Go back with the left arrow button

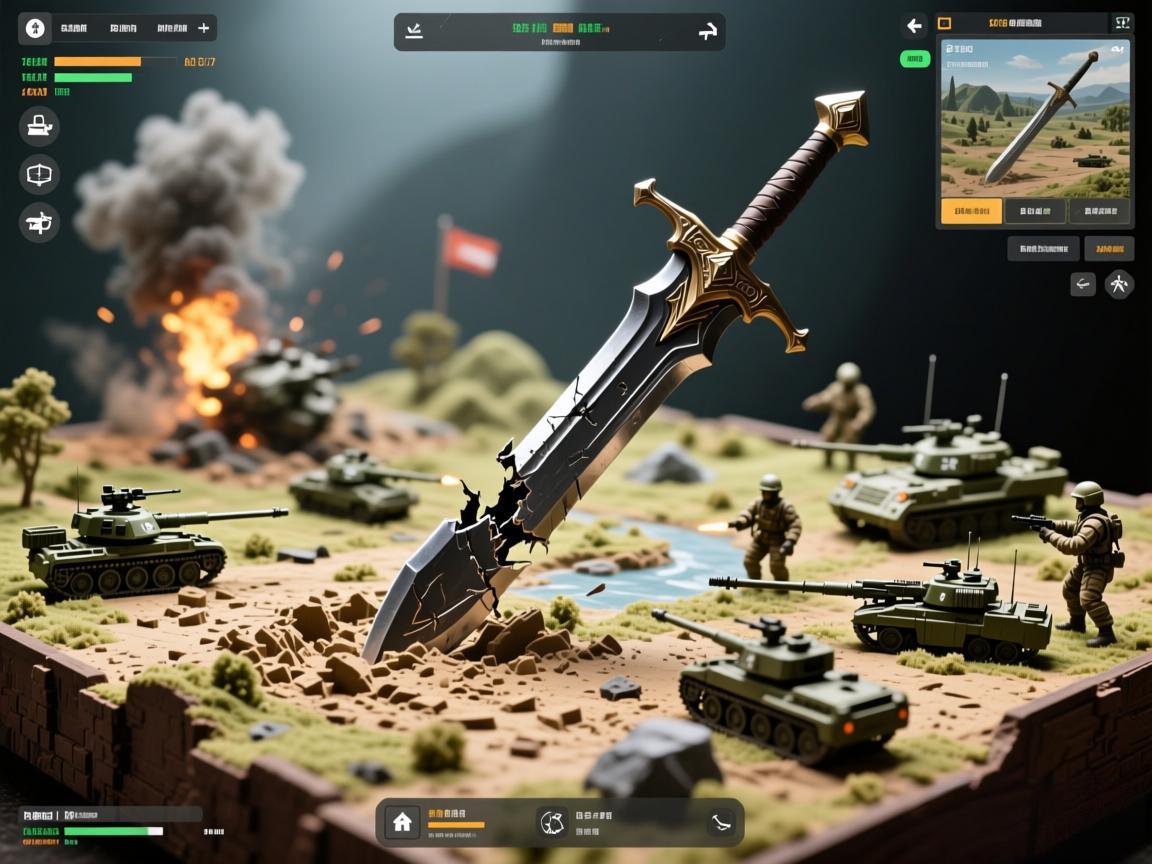point(914,26)
